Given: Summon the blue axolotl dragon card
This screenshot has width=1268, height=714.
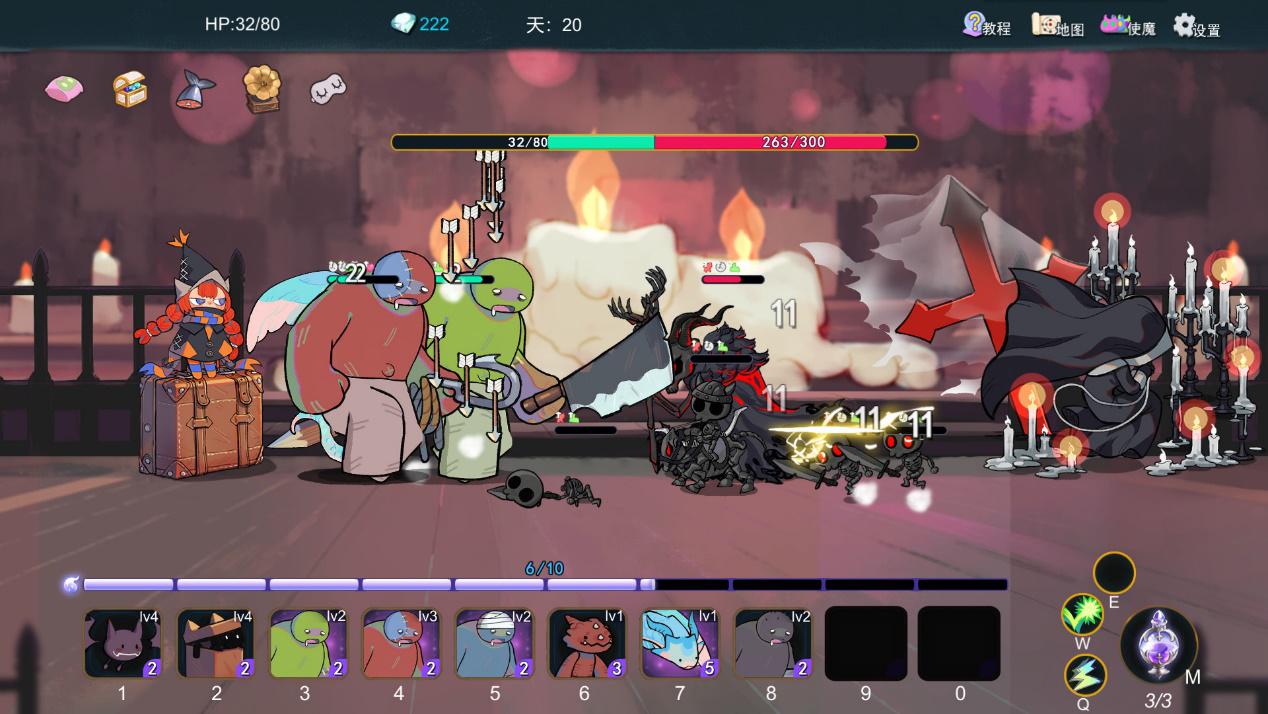Looking at the screenshot, I should (x=679, y=643).
